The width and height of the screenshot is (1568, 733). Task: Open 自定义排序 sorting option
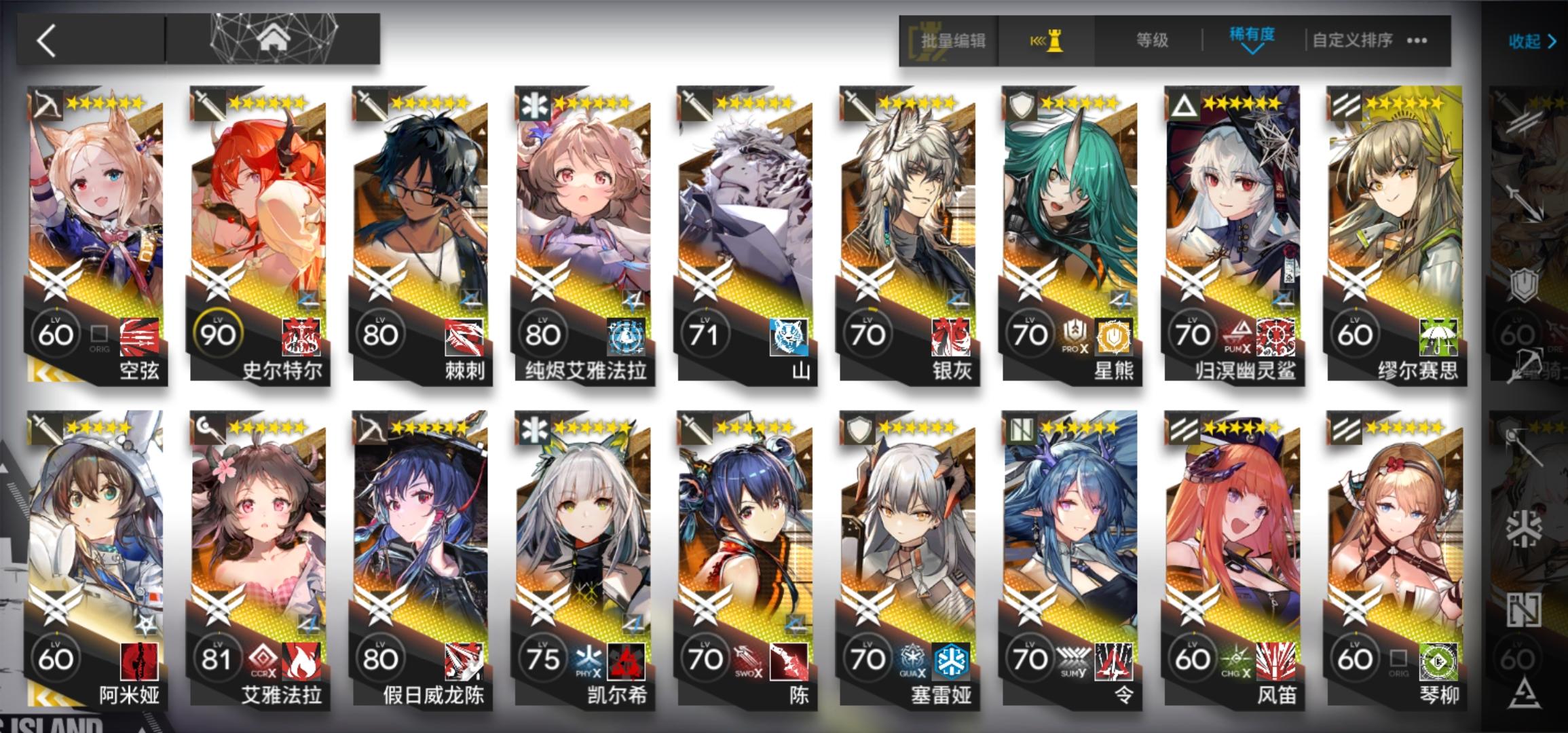1351,39
